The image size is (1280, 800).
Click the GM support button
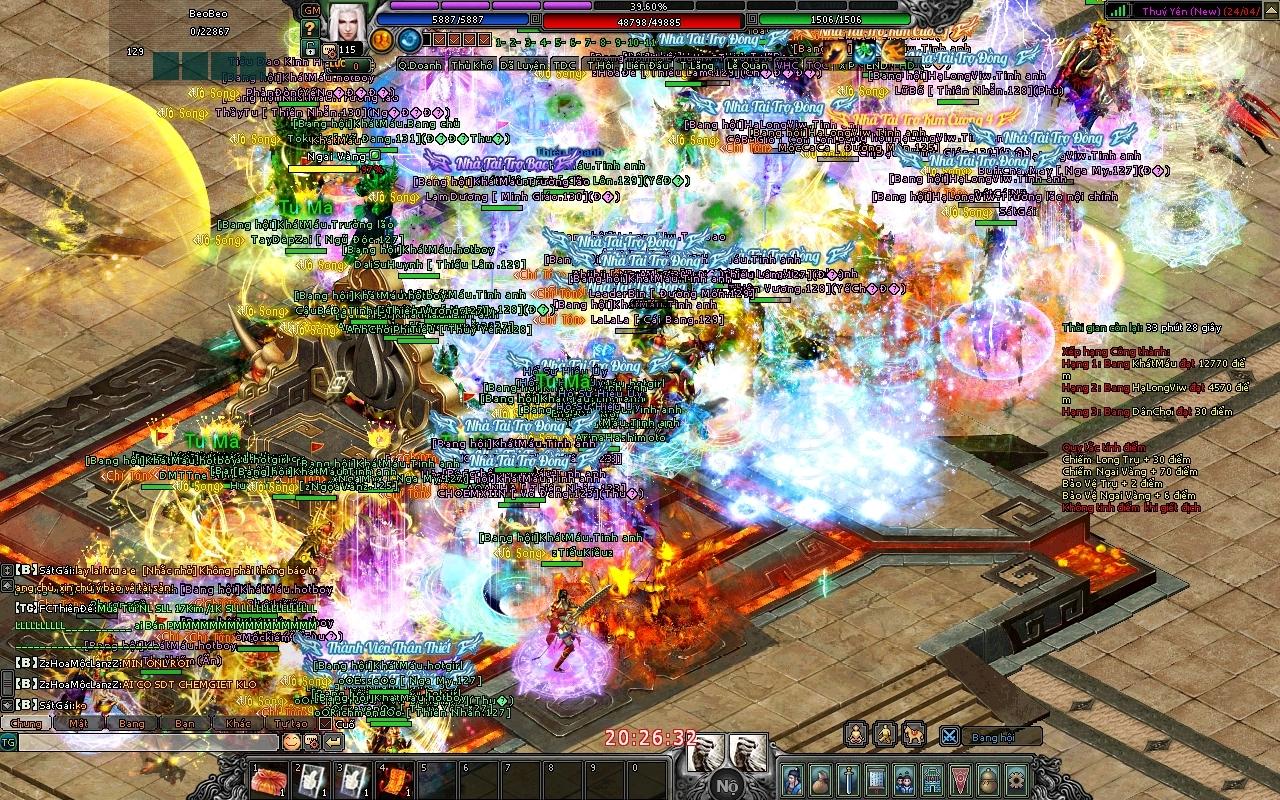[x=311, y=9]
